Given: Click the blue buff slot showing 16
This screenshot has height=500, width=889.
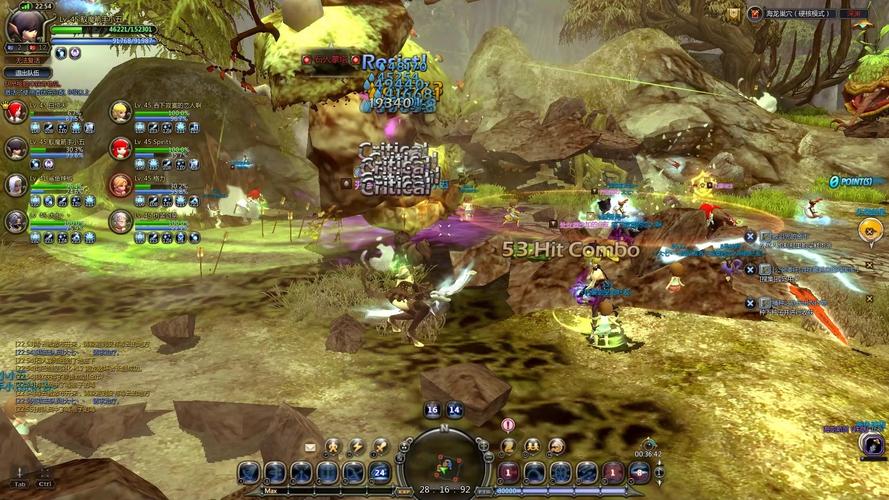Looking at the screenshot, I should [432, 409].
